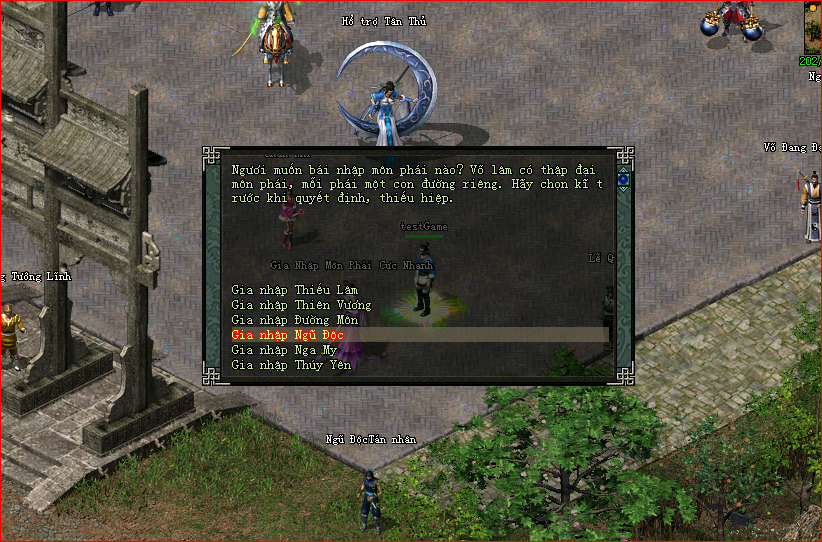The height and width of the screenshot is (542, 822).
Task: Choose Gia nhập Nga My
Action: point(284,350)
